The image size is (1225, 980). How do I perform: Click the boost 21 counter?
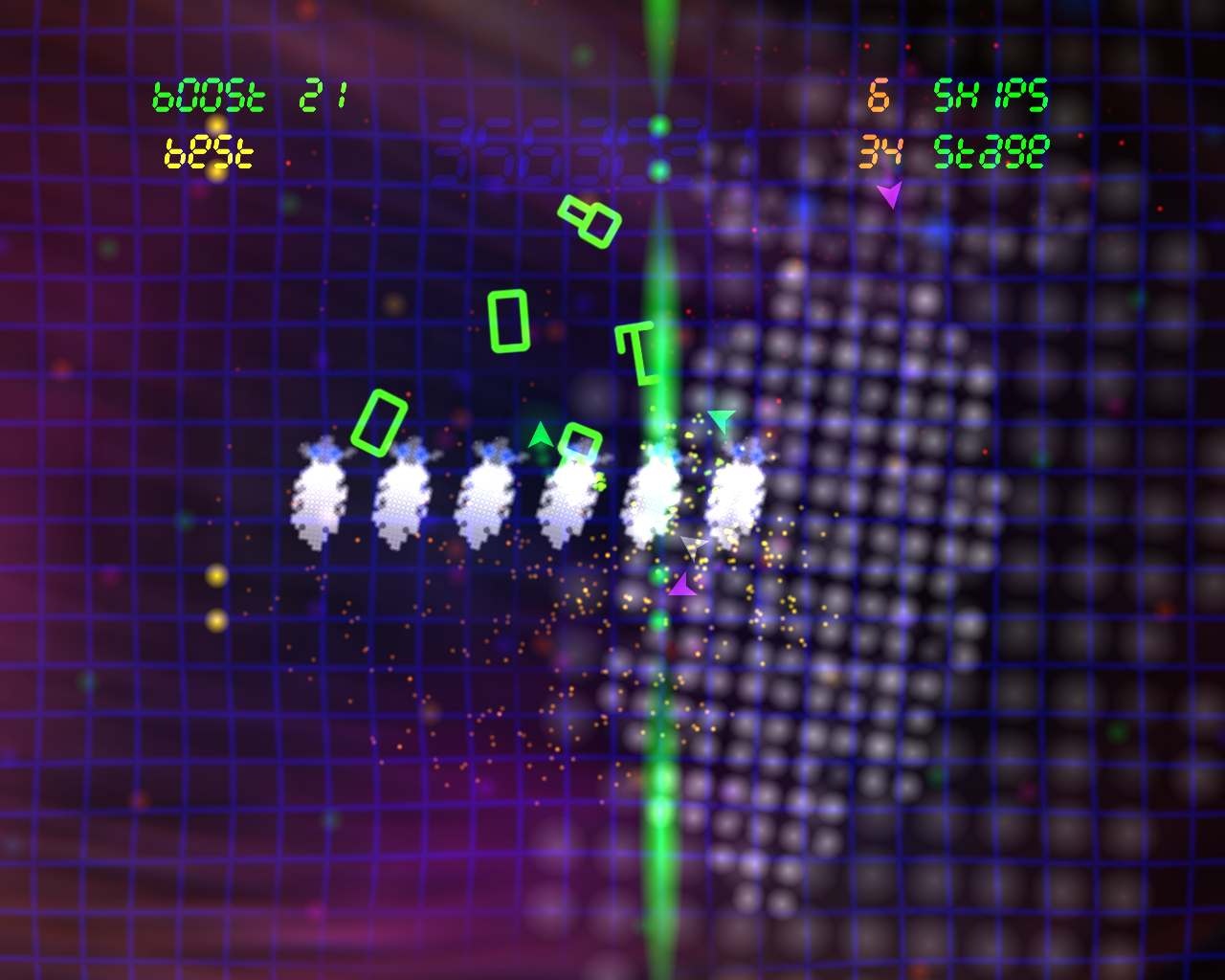click(x=251, y=95)
